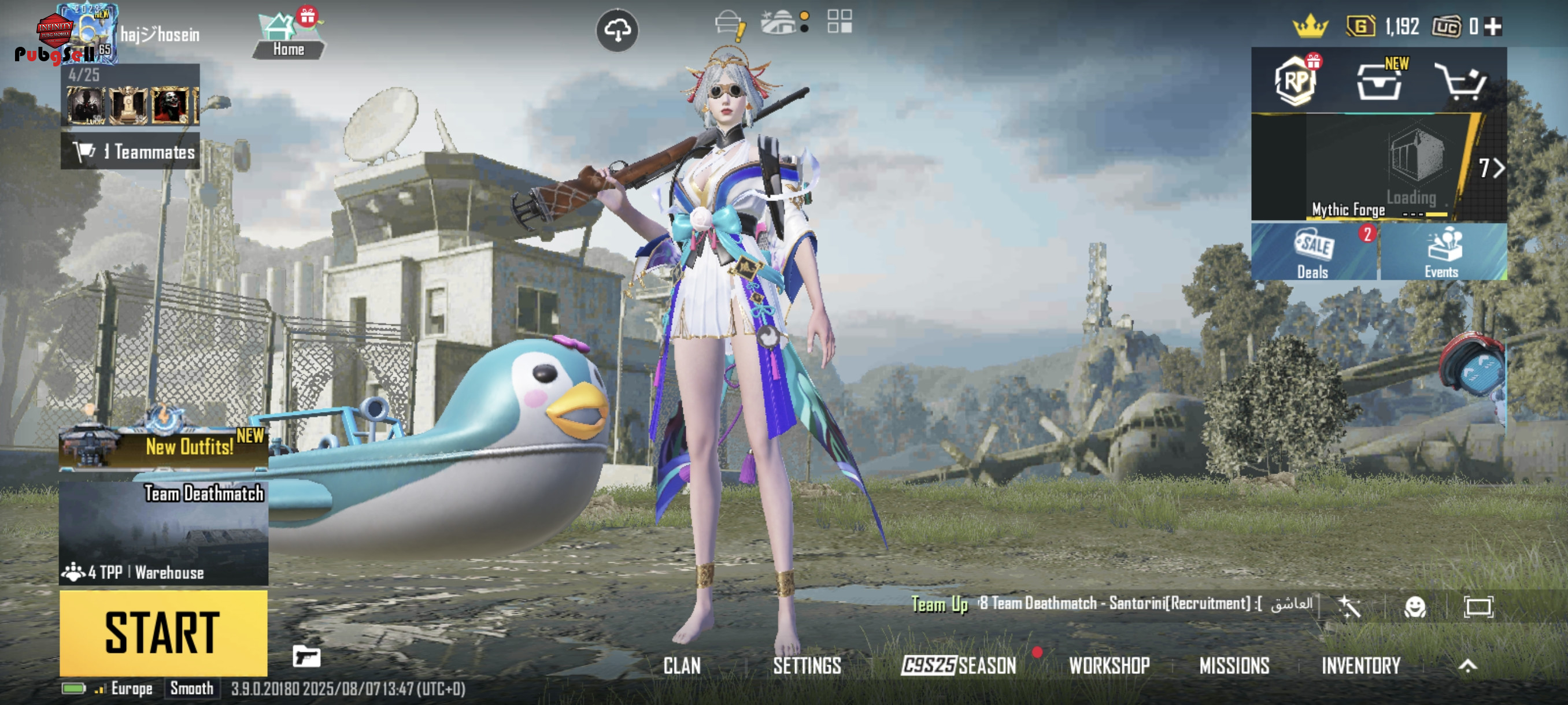The height and width of the screenshot is (705, 1568).
Task: Open the CLAN menu
Action: 682,666
